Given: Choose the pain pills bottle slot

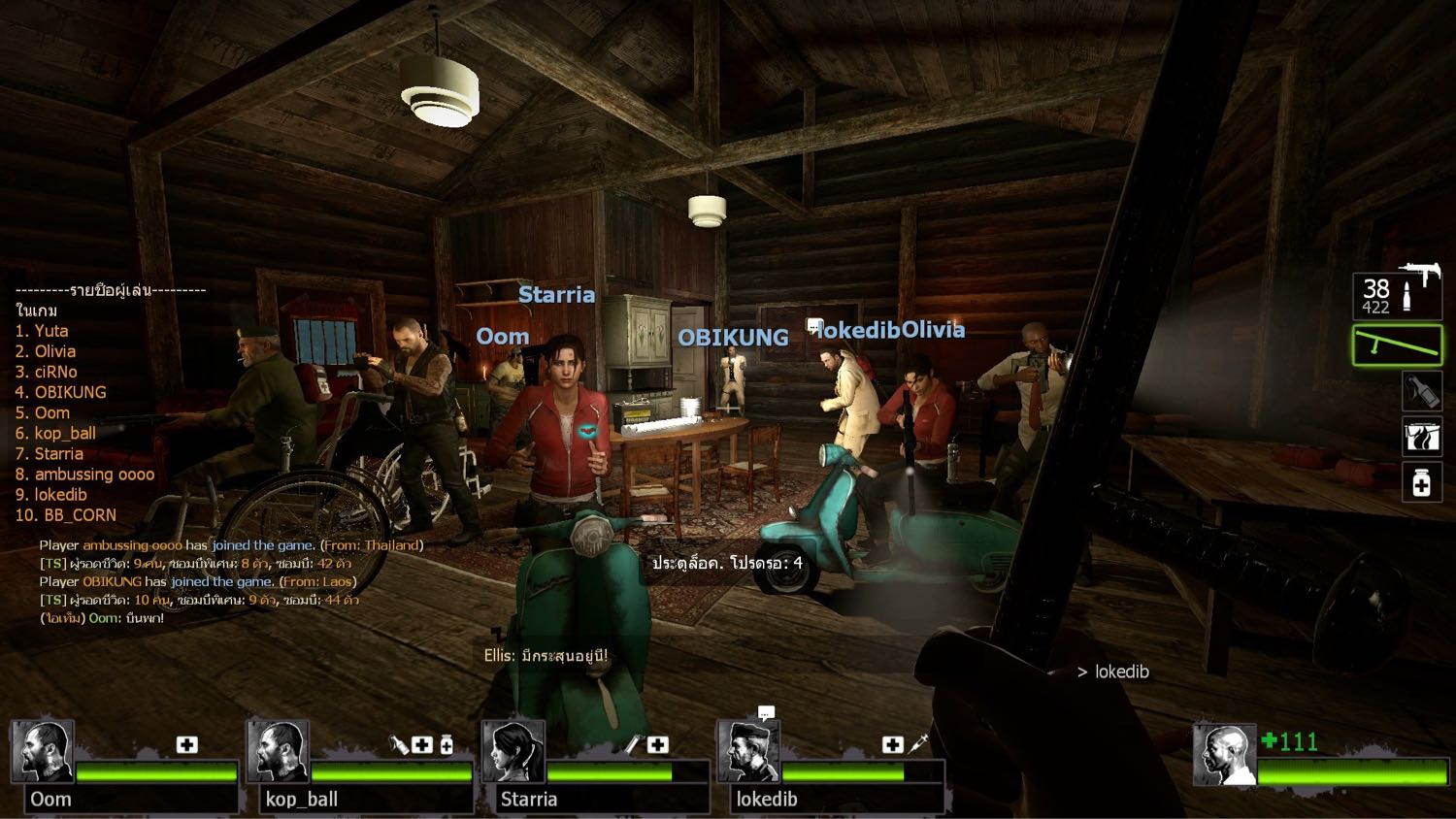Looking at the screenshot, I should (1422, 482).
